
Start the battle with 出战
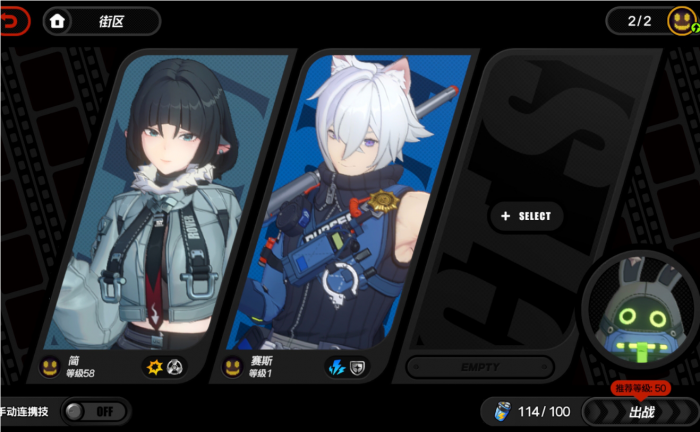coord(640,411)
